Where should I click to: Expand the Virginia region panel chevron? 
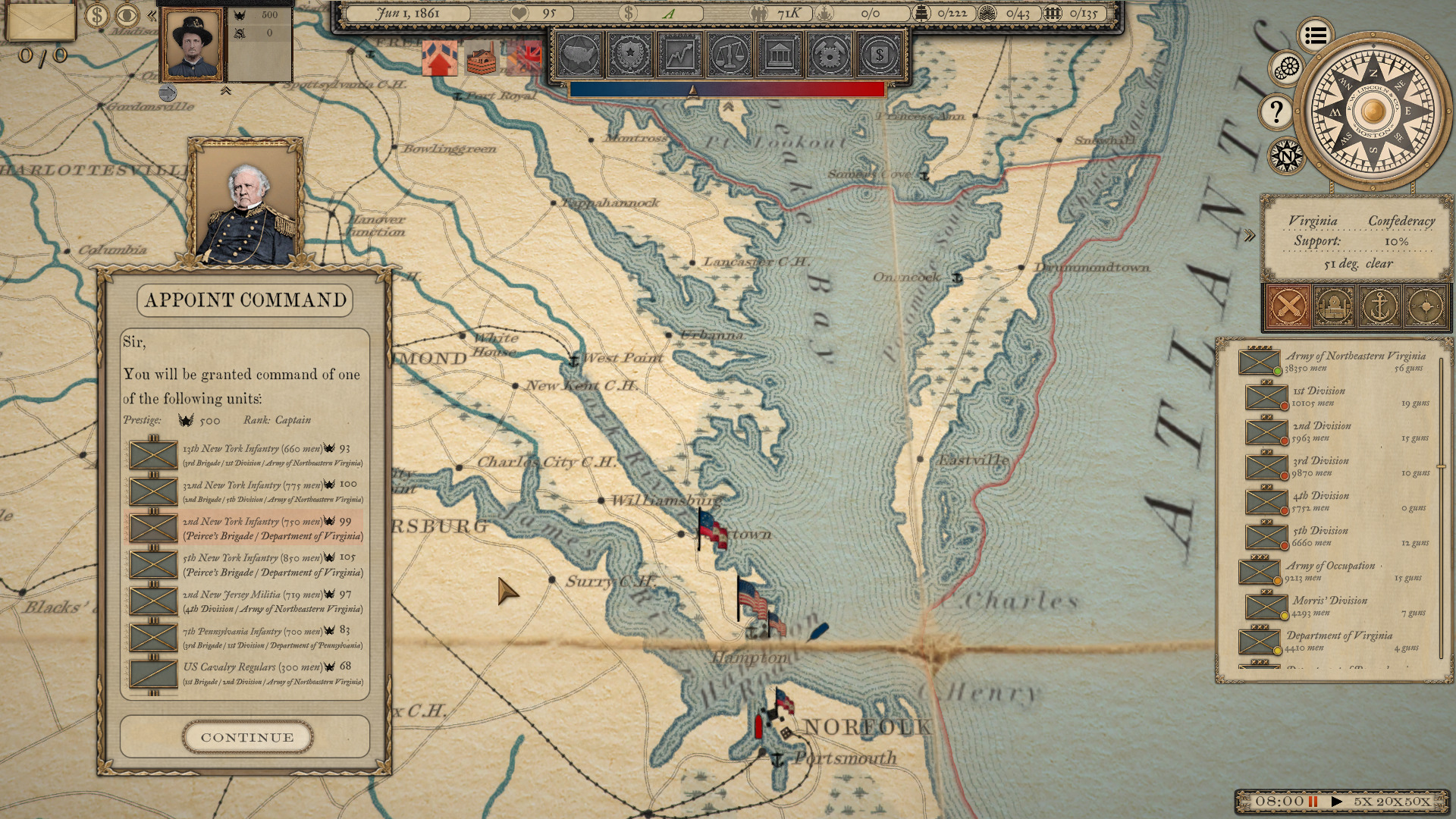point(1248,235)
